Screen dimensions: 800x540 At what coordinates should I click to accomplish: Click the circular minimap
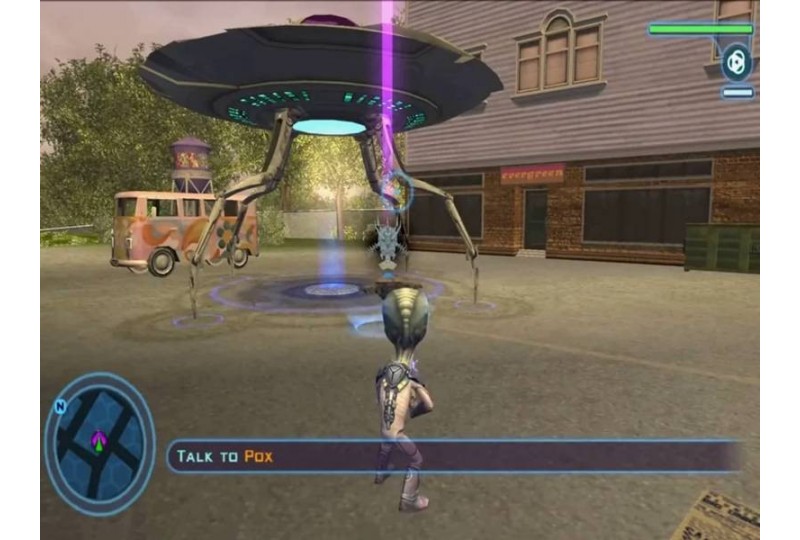pyautogui.click(x=100, y=443)
